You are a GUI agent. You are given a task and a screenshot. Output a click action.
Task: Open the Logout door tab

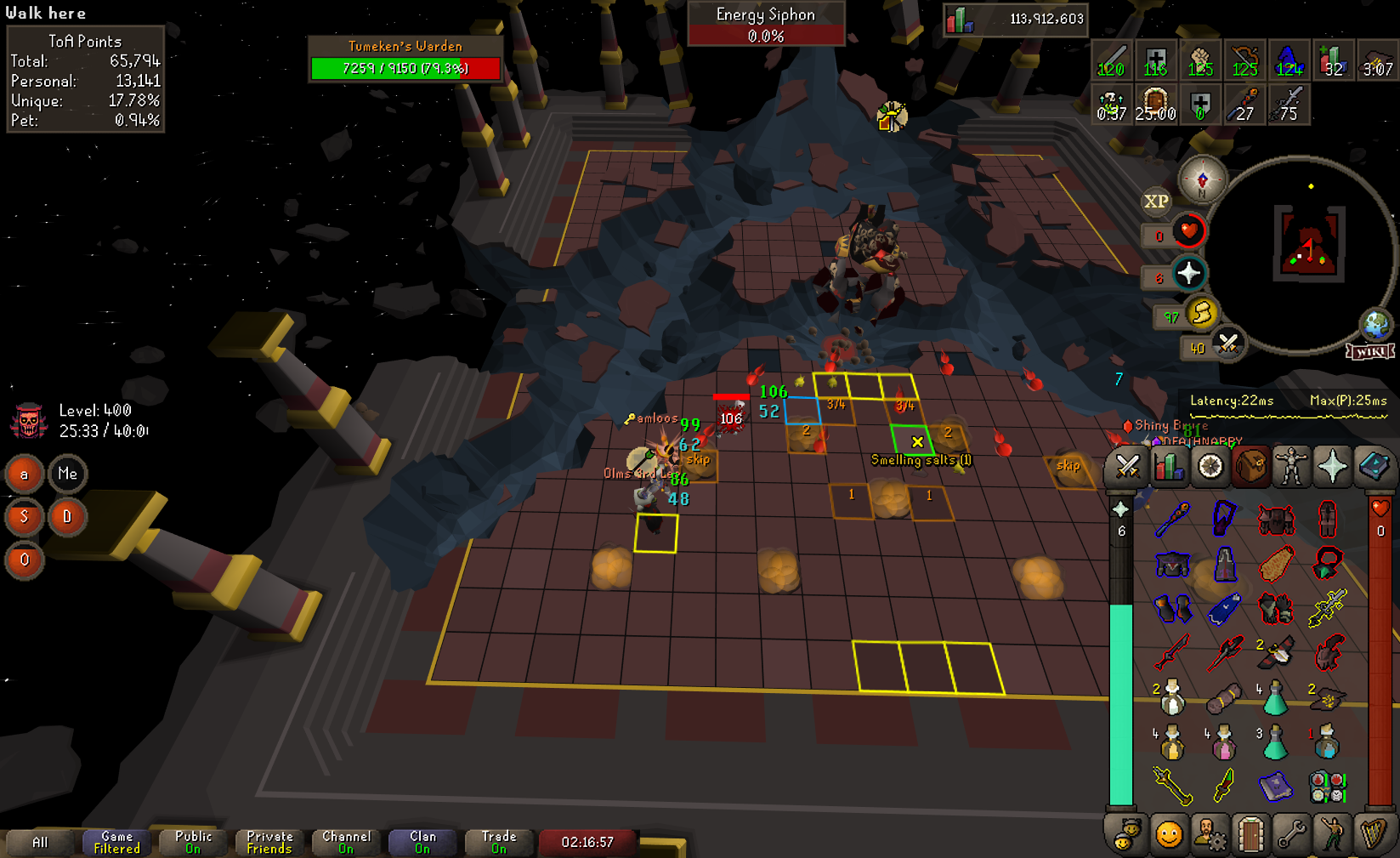(x=1250, y=835)
